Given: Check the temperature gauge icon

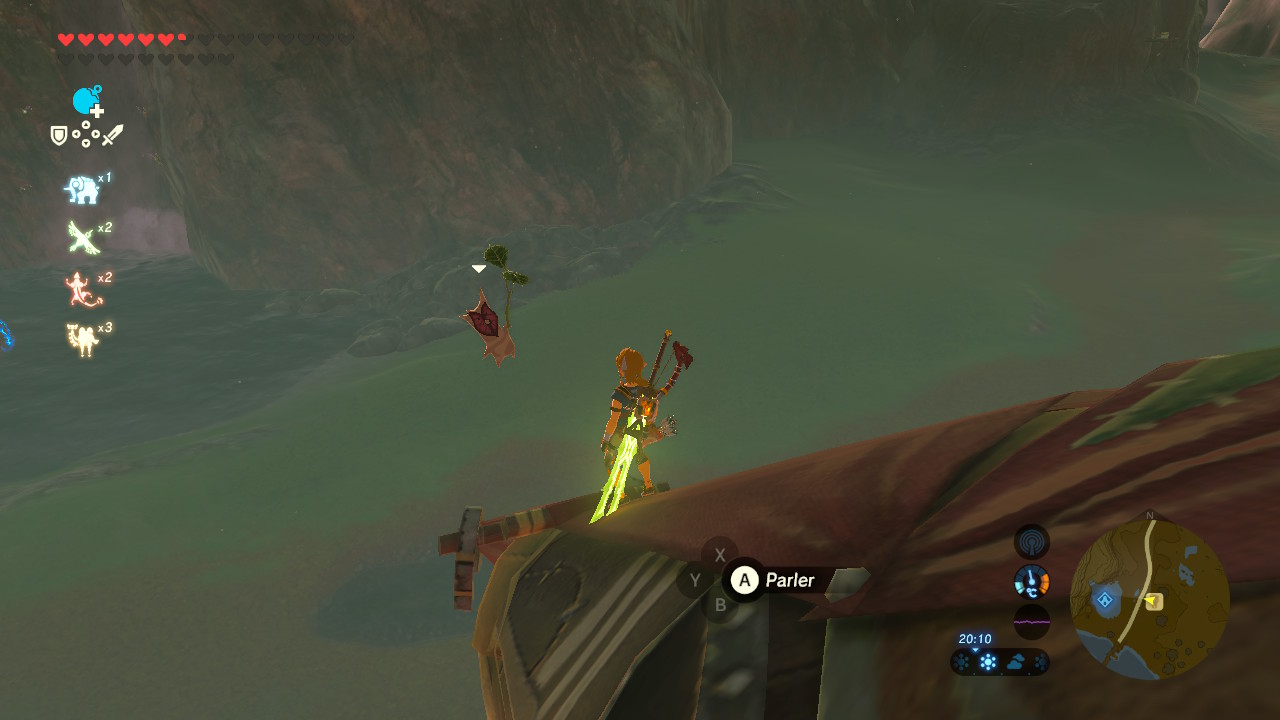Looking at the screenshot, I should click(x=1031, y=581).
